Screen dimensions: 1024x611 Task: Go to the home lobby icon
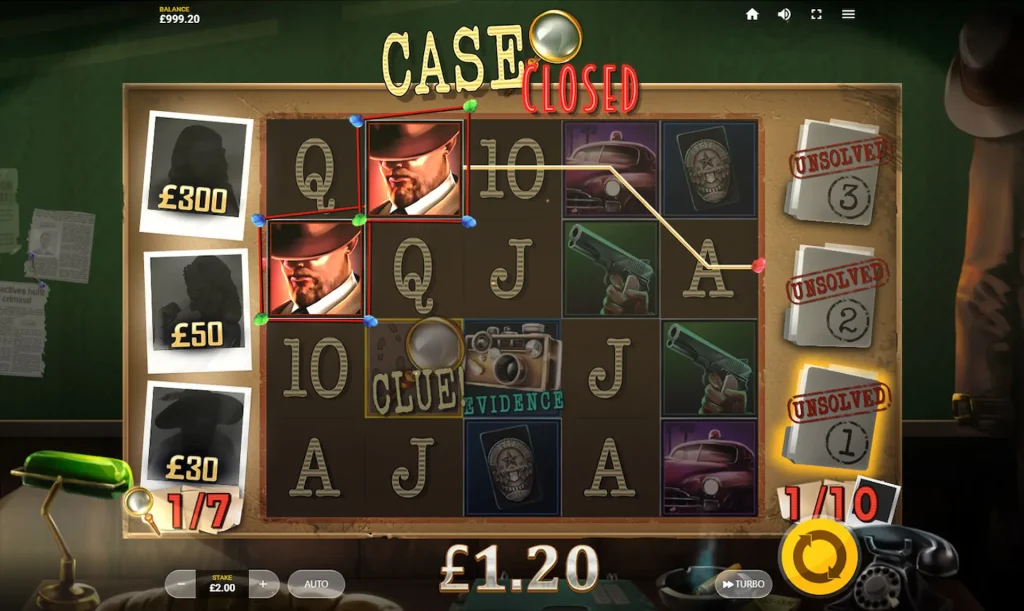(752, 14)
